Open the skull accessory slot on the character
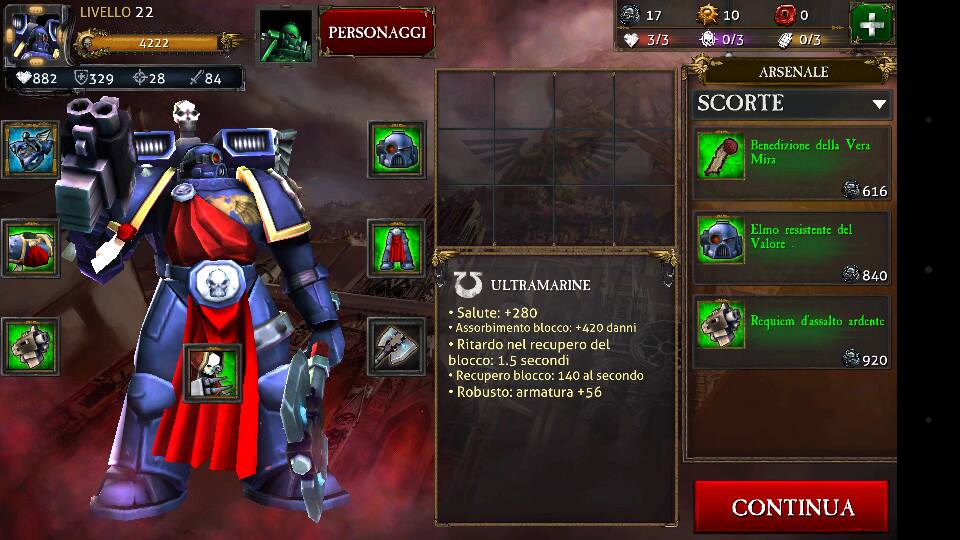960x540 pixels. [x=213, y=372]
